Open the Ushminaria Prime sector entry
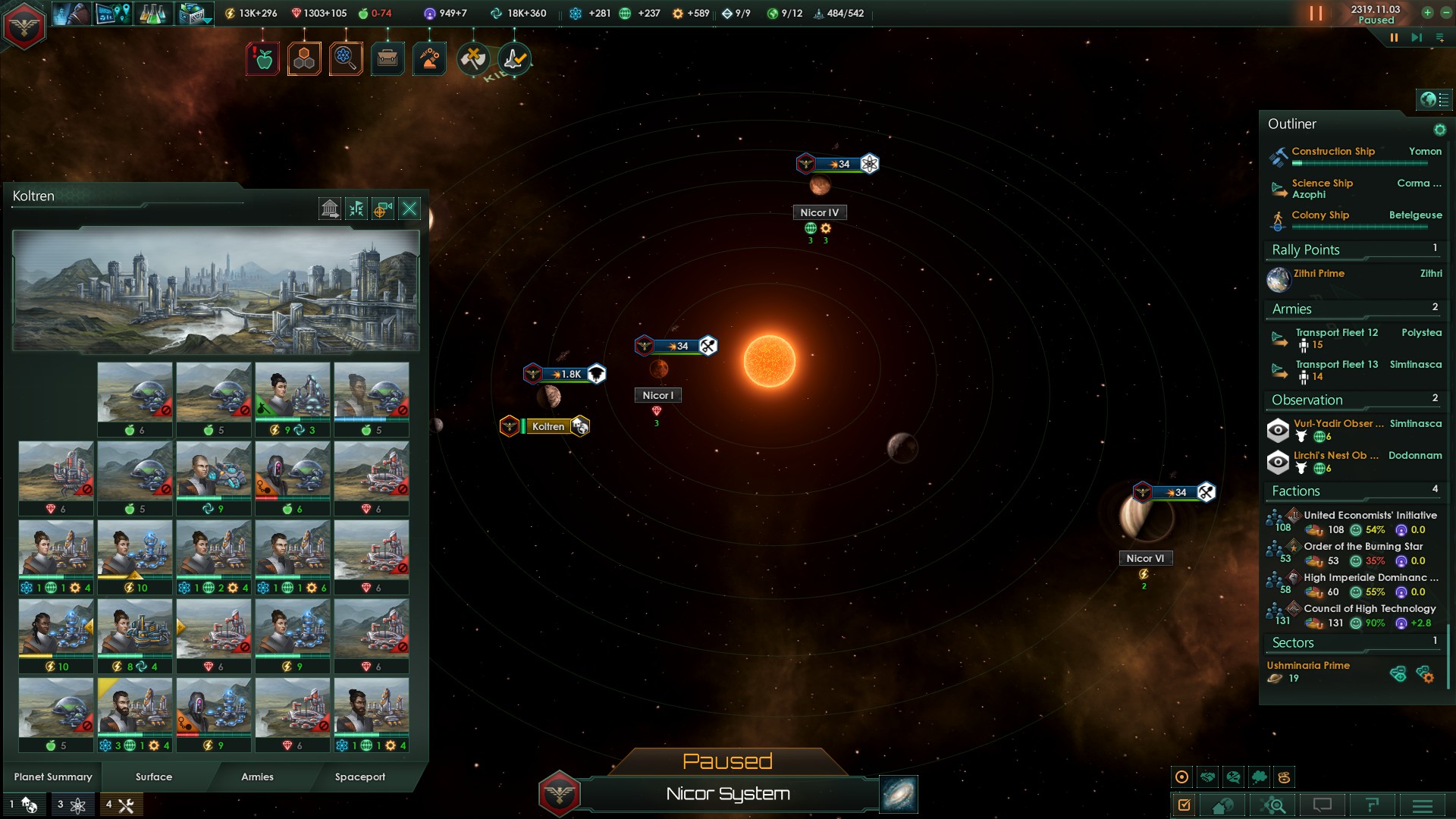Viewport: 1456px width, 819px height. pos(1308,666)
